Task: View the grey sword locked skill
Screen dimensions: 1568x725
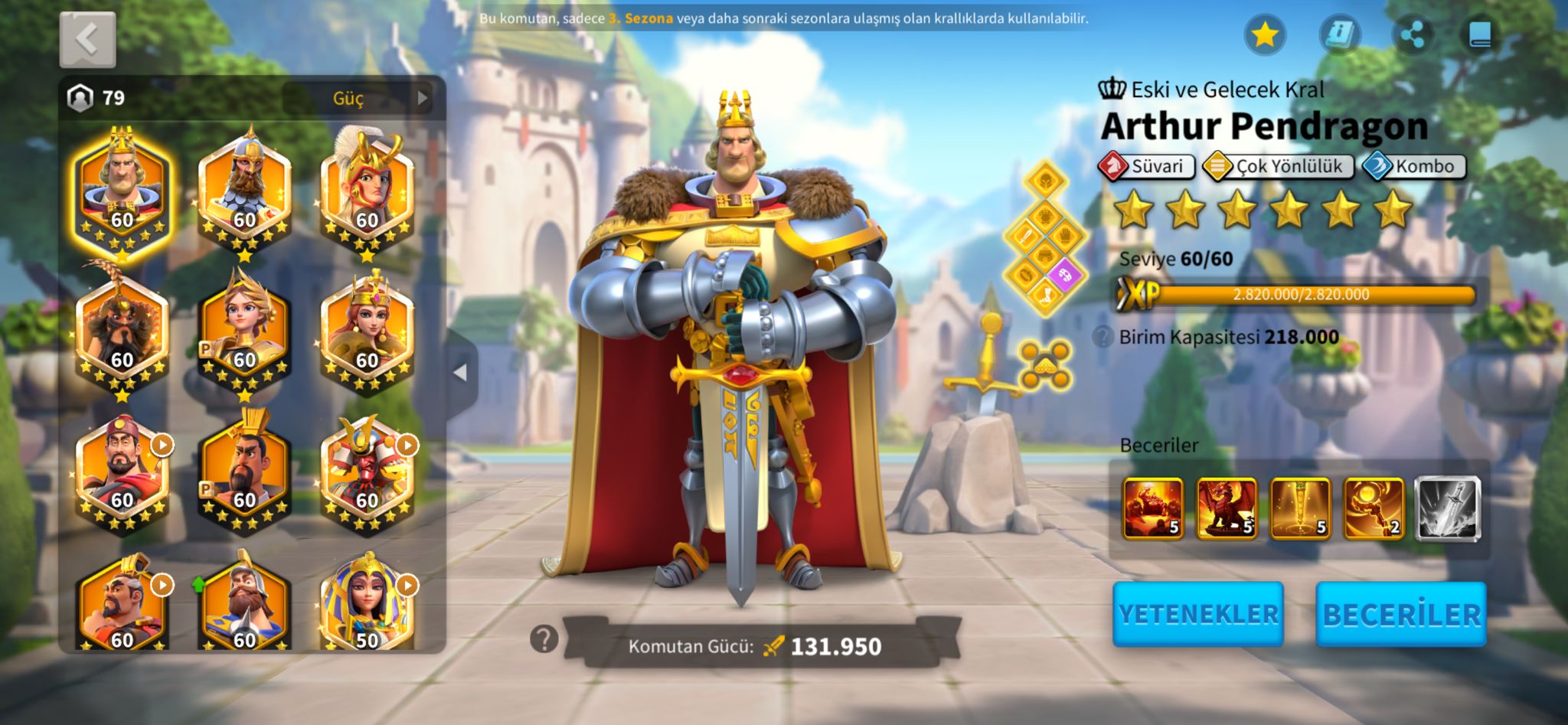Action: click(1447, 508)
